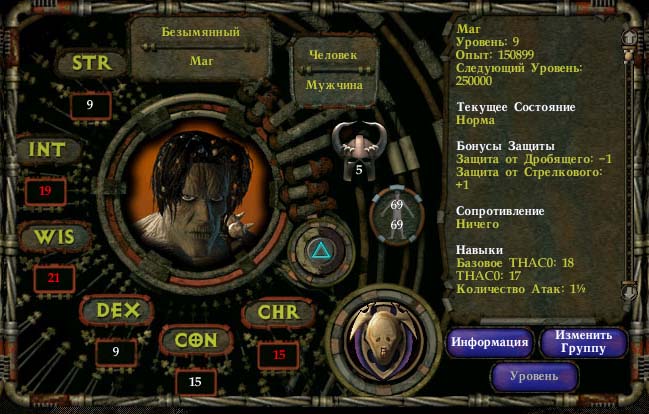Open the Изменить Группу party option
Image resolution: width=649 pixels, height=414 pixels.
click(584, 342)
